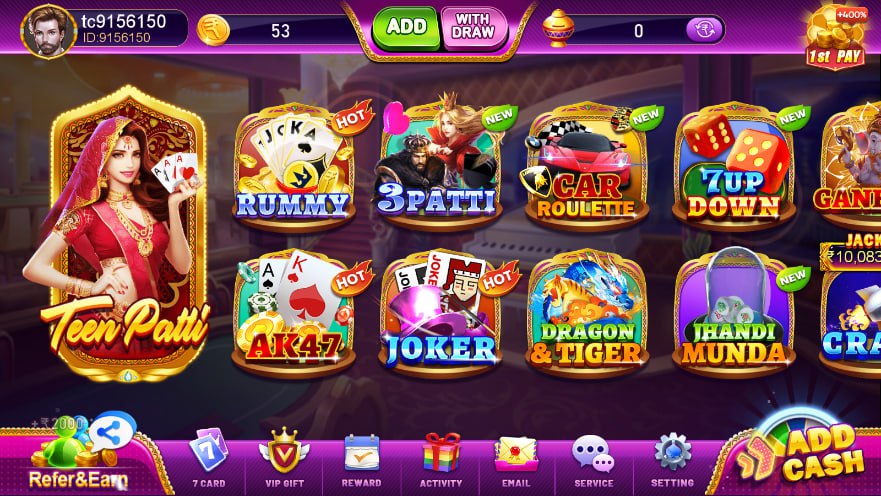Viewport: 881px width, 496px height.
Task: Open the 3 Patti game tile
Action: 440,166
